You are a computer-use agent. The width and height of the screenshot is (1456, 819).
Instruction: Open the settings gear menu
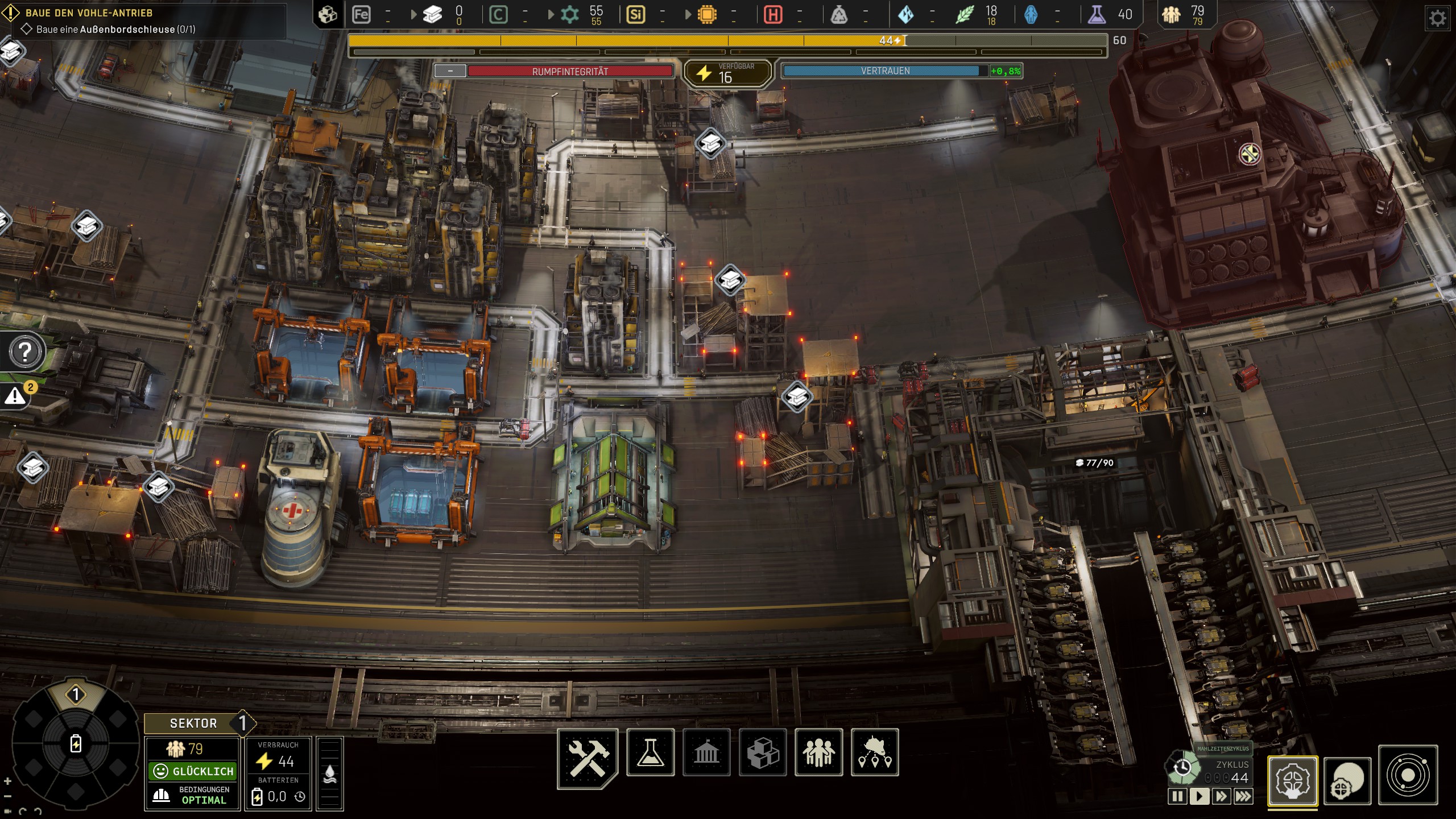coord(1437,19)
